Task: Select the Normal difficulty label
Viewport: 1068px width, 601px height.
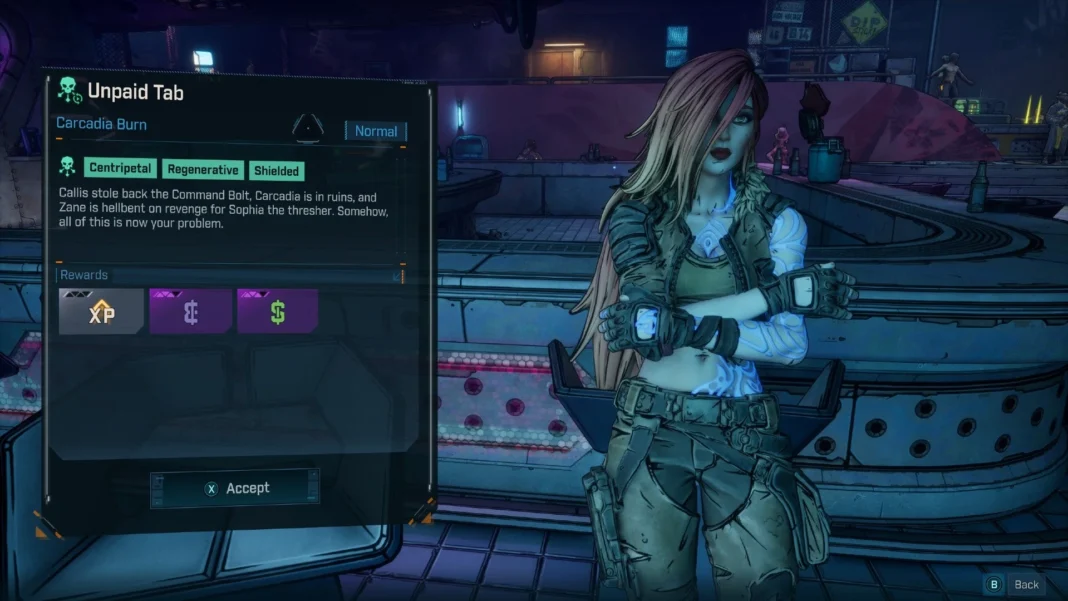Action: click(376, 131)
